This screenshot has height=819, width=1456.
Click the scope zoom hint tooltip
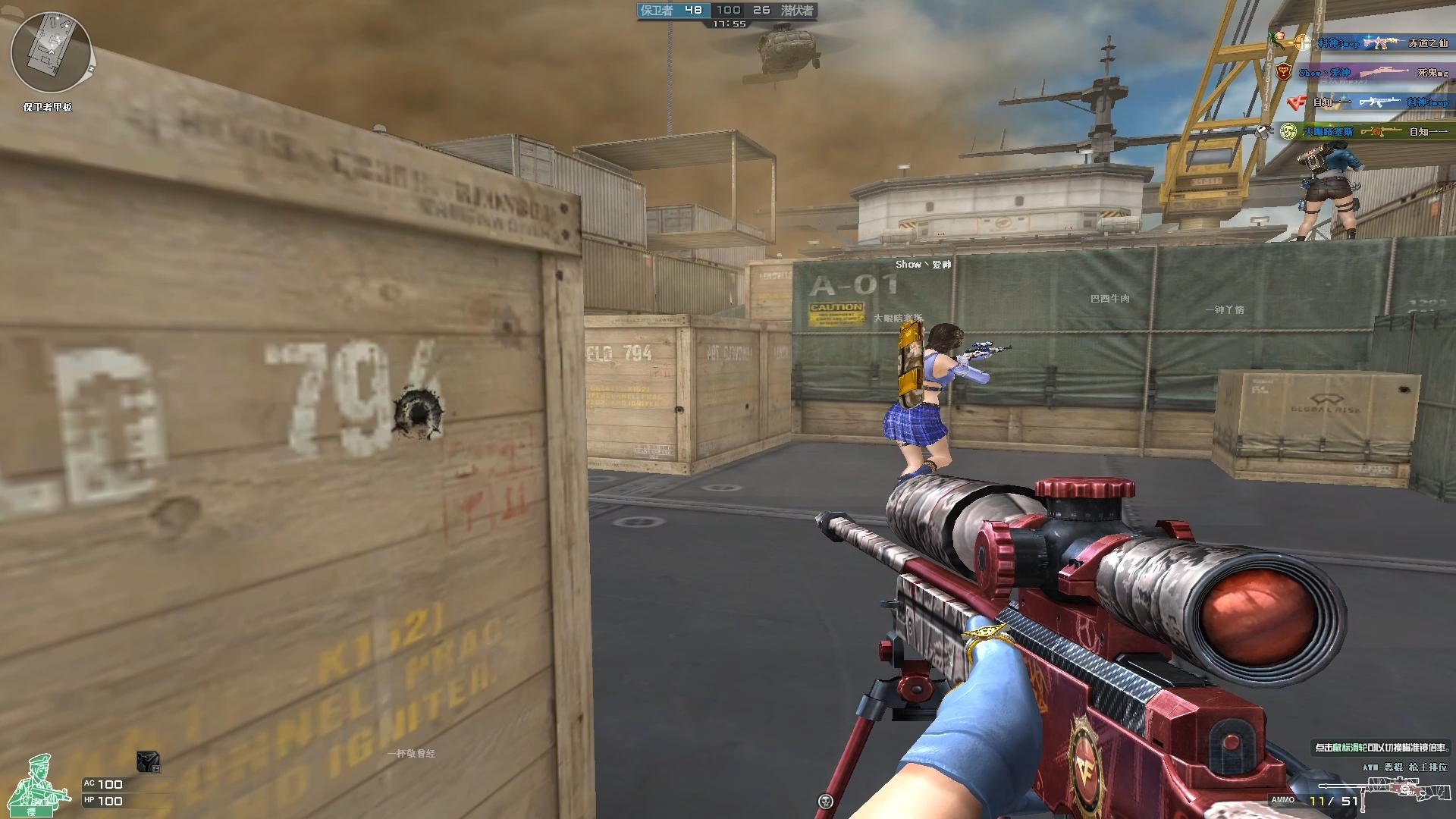point(1380,748)
